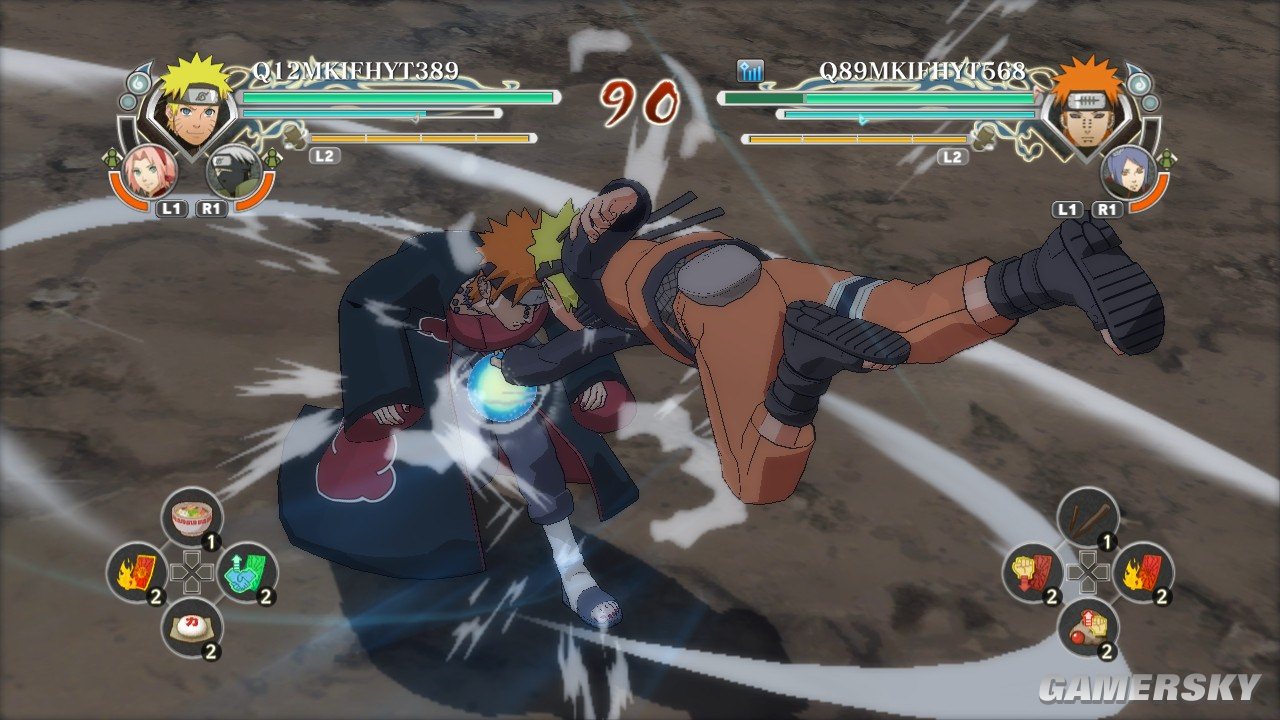The image size is (1280, 720).
Task: Pick the fist-up attack boost pill
Action: 1087,627
